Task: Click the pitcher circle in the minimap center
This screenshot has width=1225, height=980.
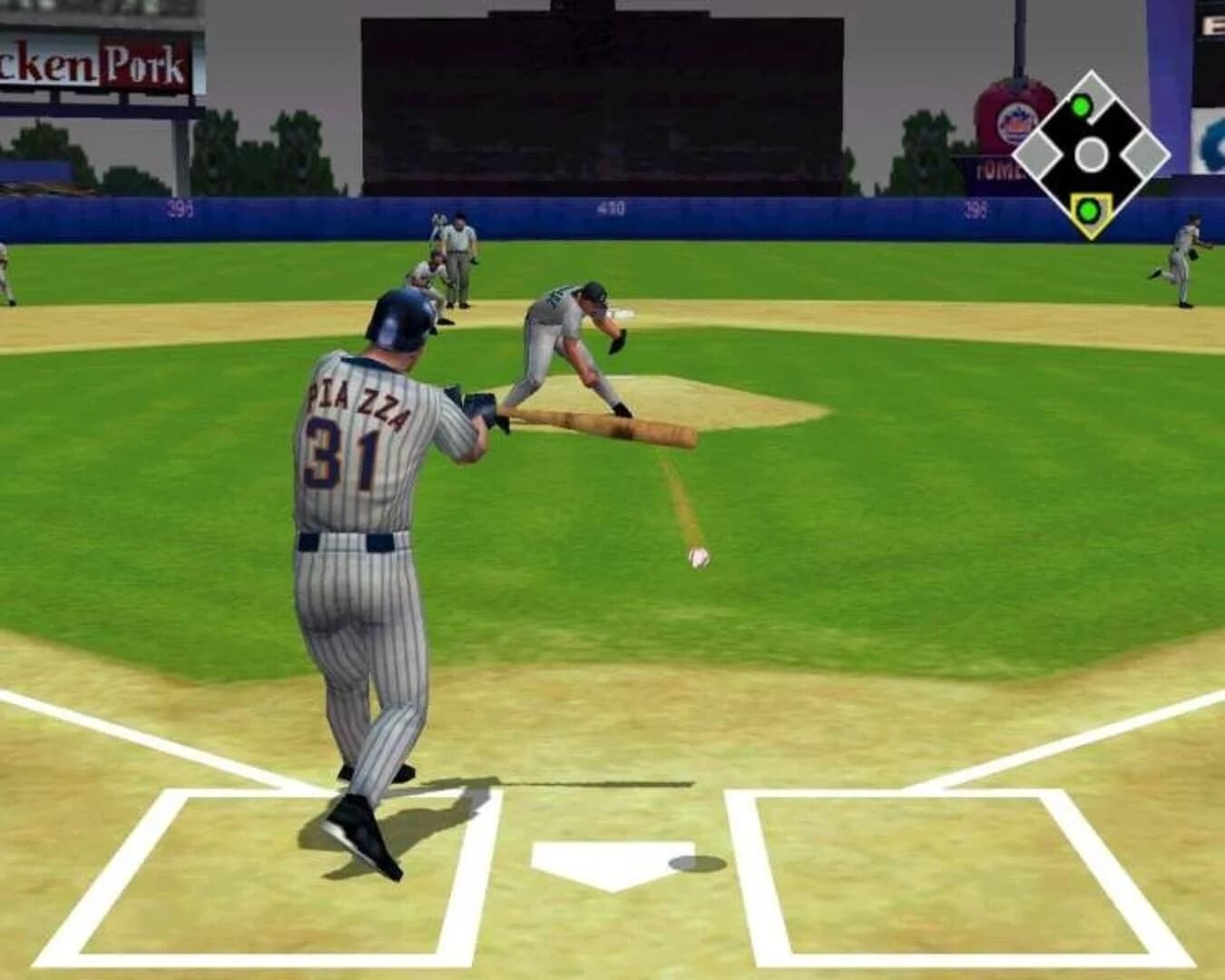Action: (1091, 152)
